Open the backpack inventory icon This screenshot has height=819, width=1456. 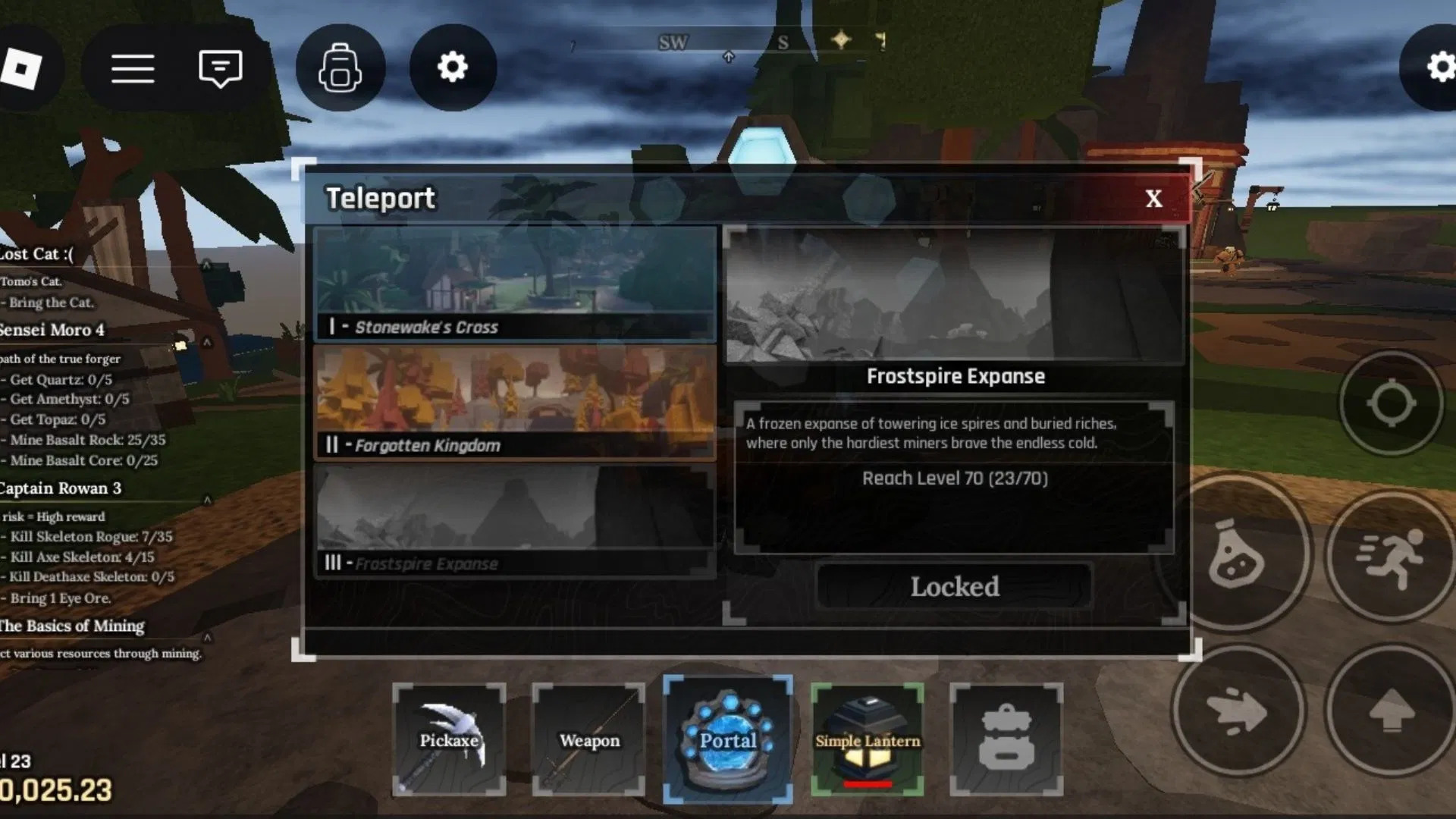tap(340, 67)
